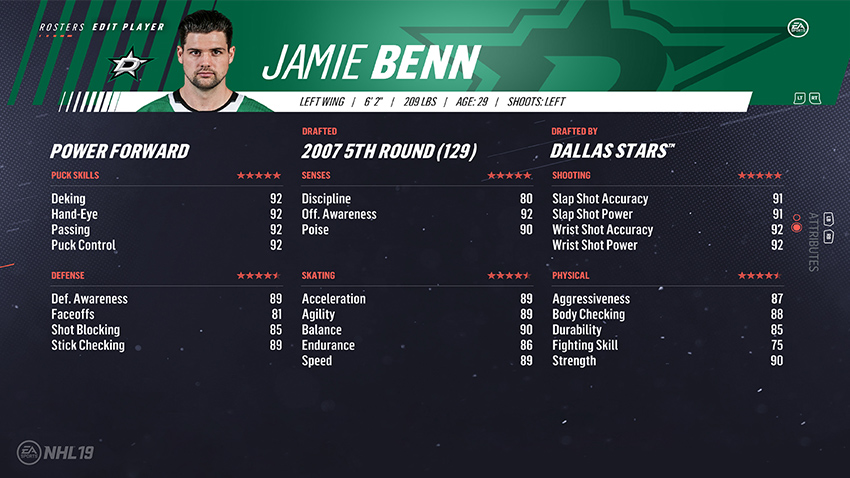The height and width of the screenshot is (478, 850).
Task: Choose the Off. Awareness row
Action: 416,214
